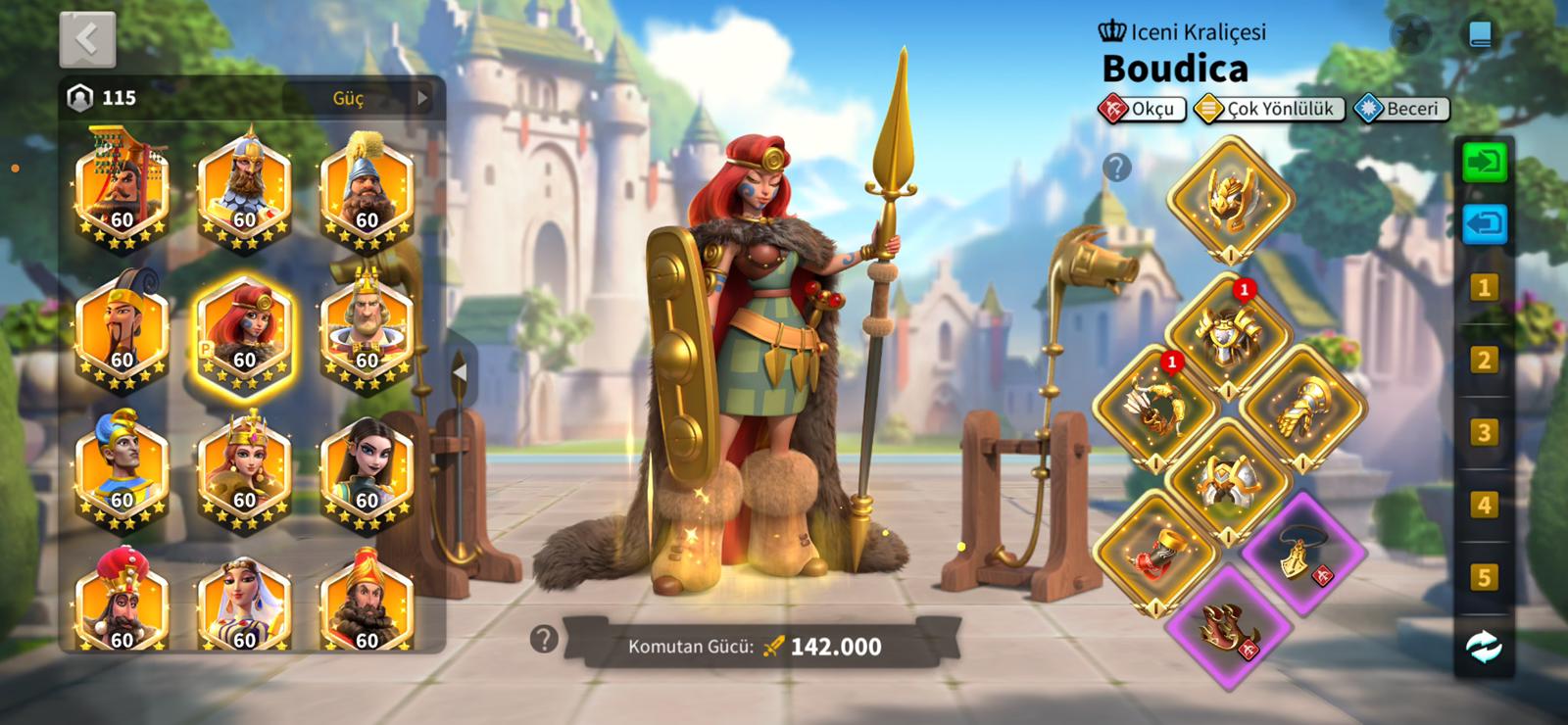The width and height of the screenshot is (1568, 725).
Task: Select the purple horn accessory slot
Action: [x=1302, y=553]
